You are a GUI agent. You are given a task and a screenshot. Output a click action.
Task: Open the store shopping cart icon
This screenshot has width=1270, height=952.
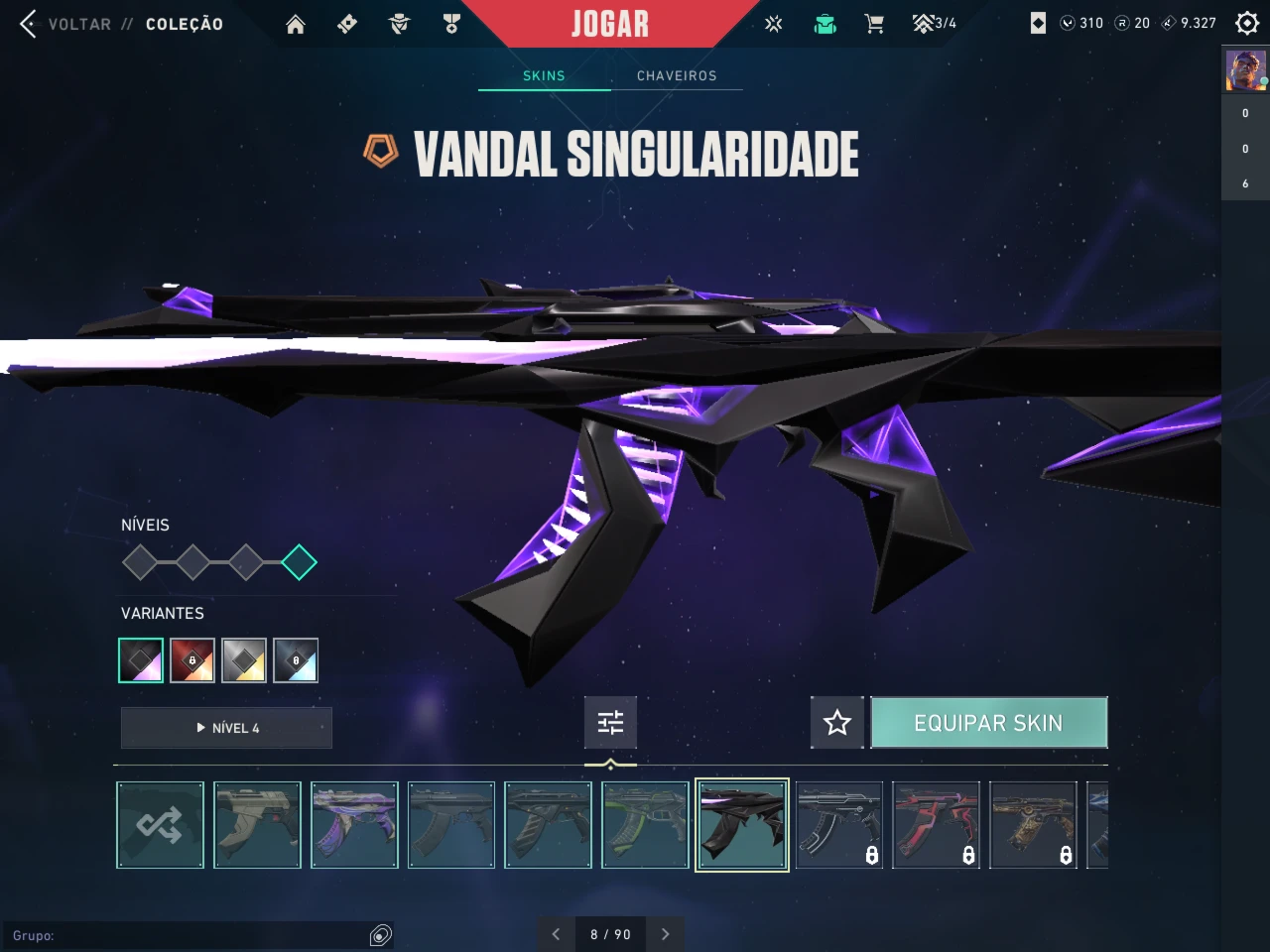(x=874, y=24)
